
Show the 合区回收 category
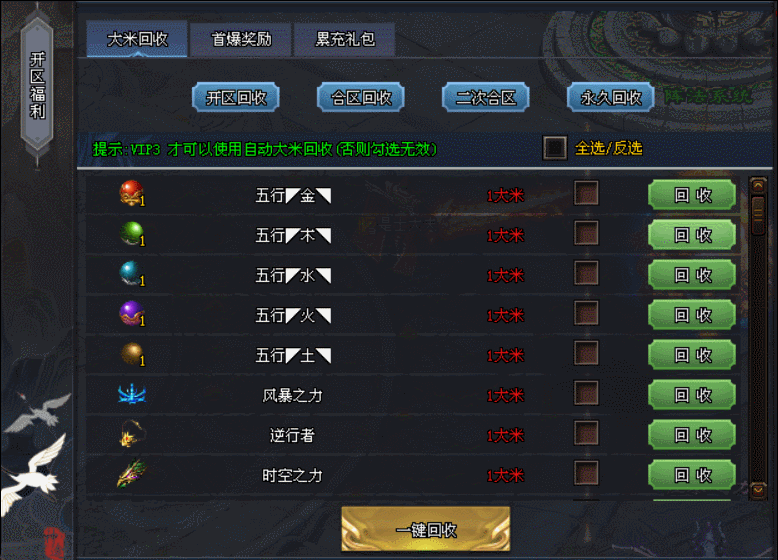click(x=360, y=97)
